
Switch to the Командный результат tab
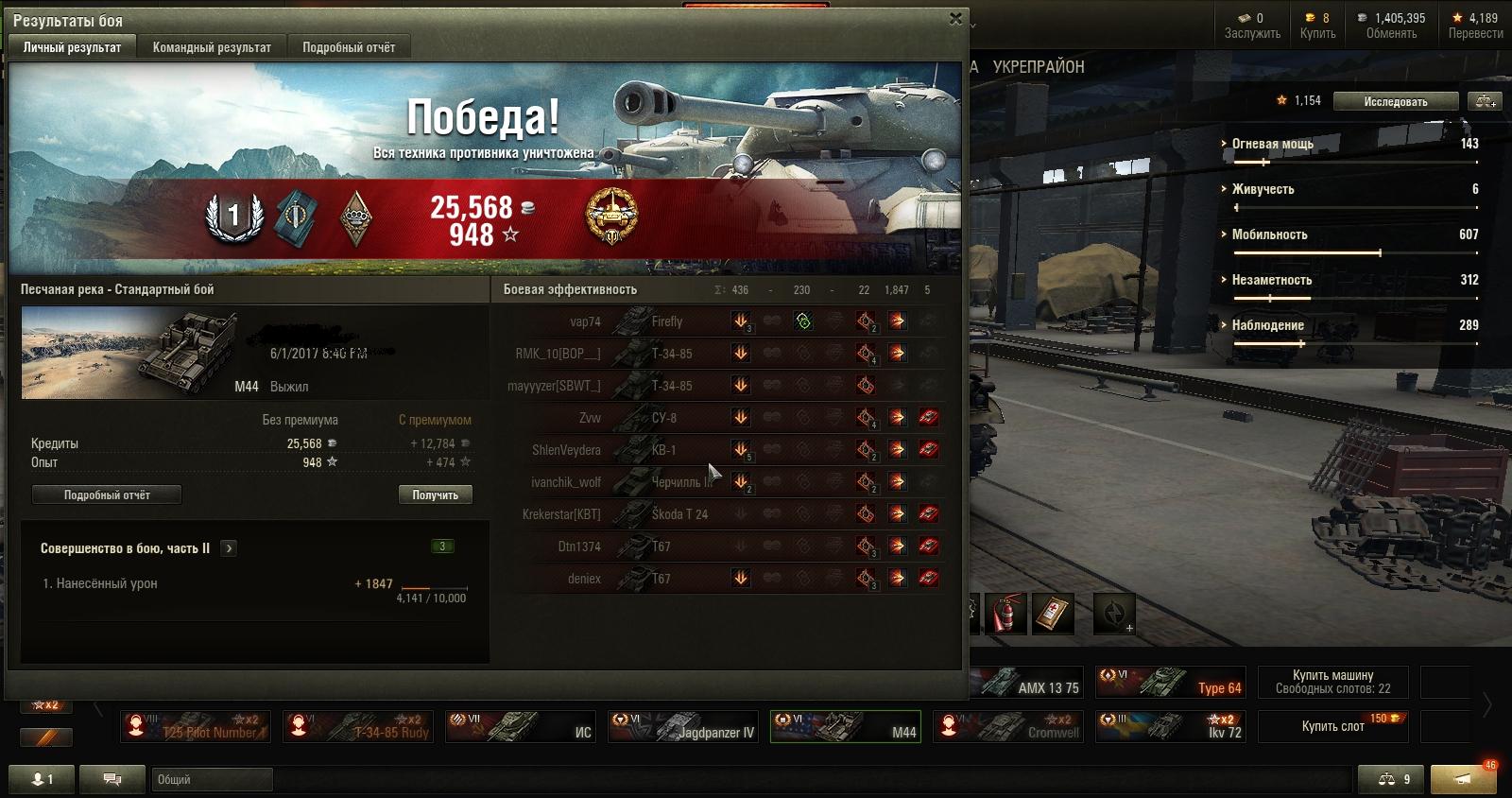[x=212, y=47]
